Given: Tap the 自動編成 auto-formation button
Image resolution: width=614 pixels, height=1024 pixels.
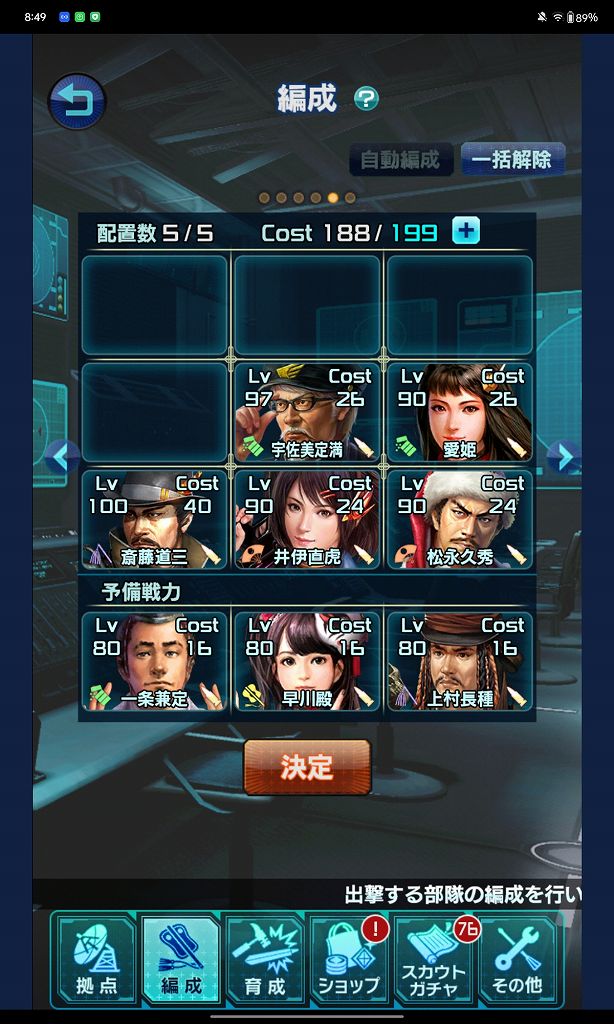Looking at the screenshot, I should coord(400,160).
